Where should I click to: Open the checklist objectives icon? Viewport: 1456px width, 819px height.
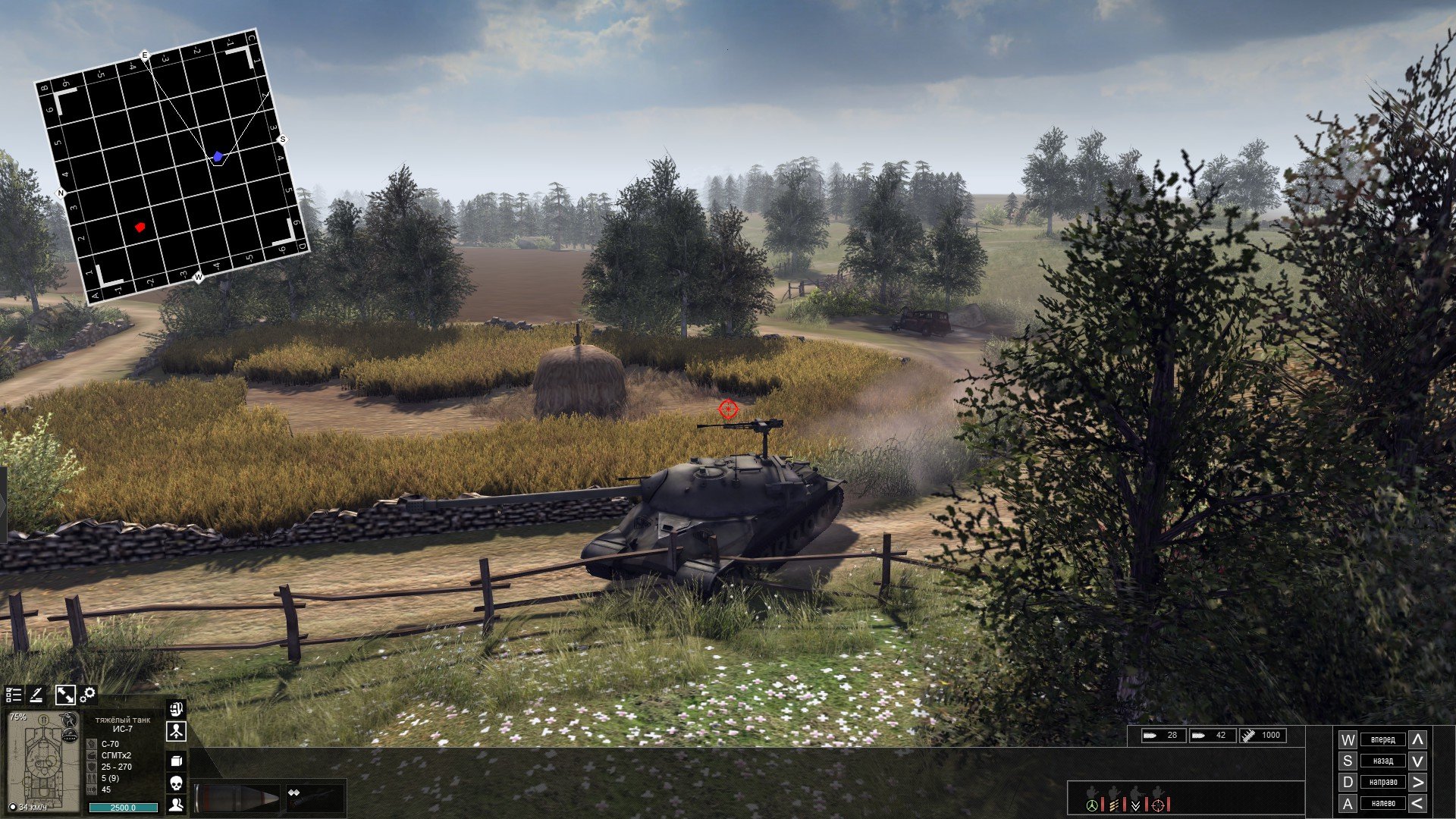pyautogui.click(x=14, y=695)
